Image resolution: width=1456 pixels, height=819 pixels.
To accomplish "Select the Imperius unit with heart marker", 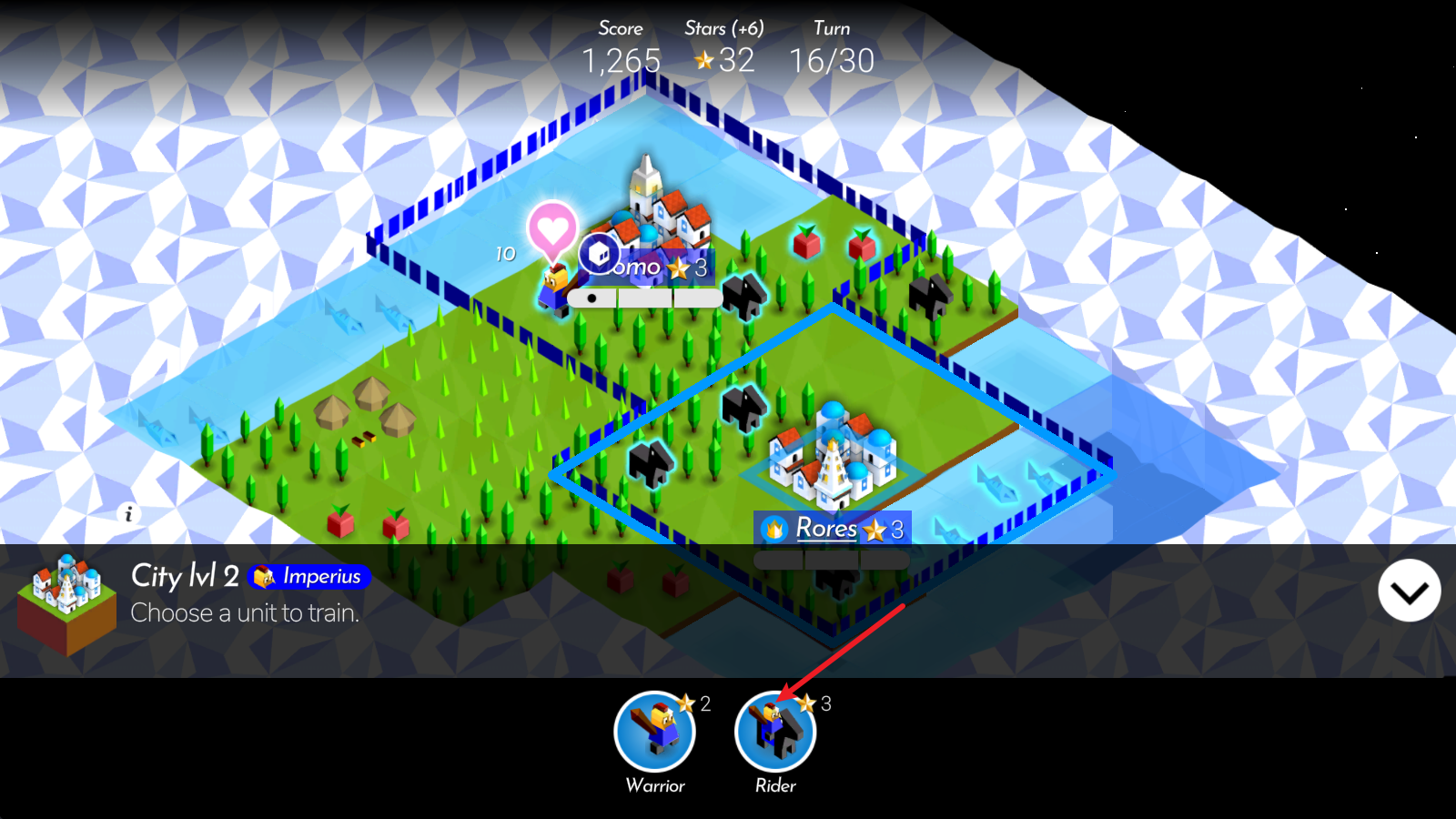I will click(554, 284).
